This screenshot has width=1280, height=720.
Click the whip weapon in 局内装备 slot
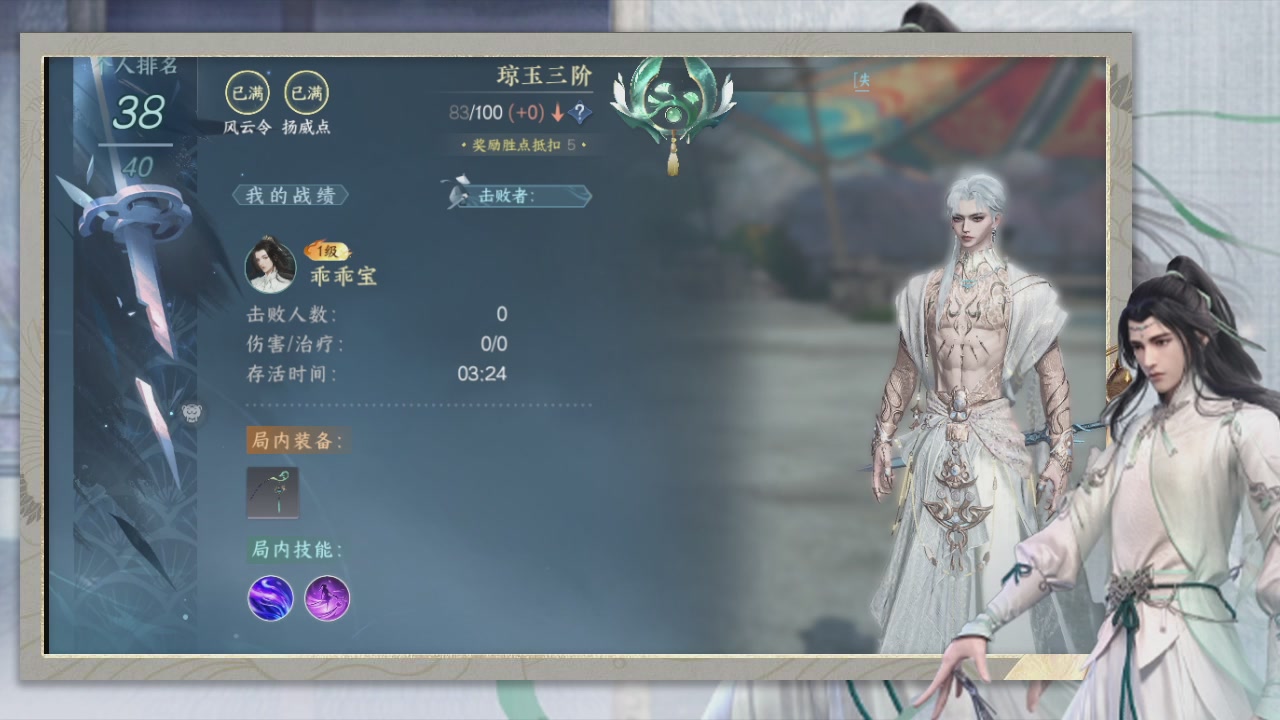tap(272, 493)
